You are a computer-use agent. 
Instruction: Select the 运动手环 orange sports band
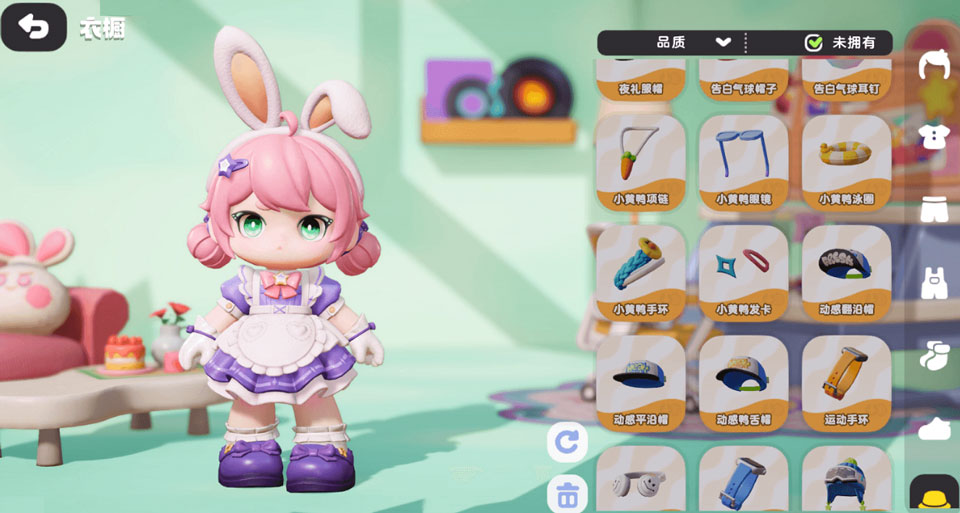pyautogui.click(x=846, y=382)
